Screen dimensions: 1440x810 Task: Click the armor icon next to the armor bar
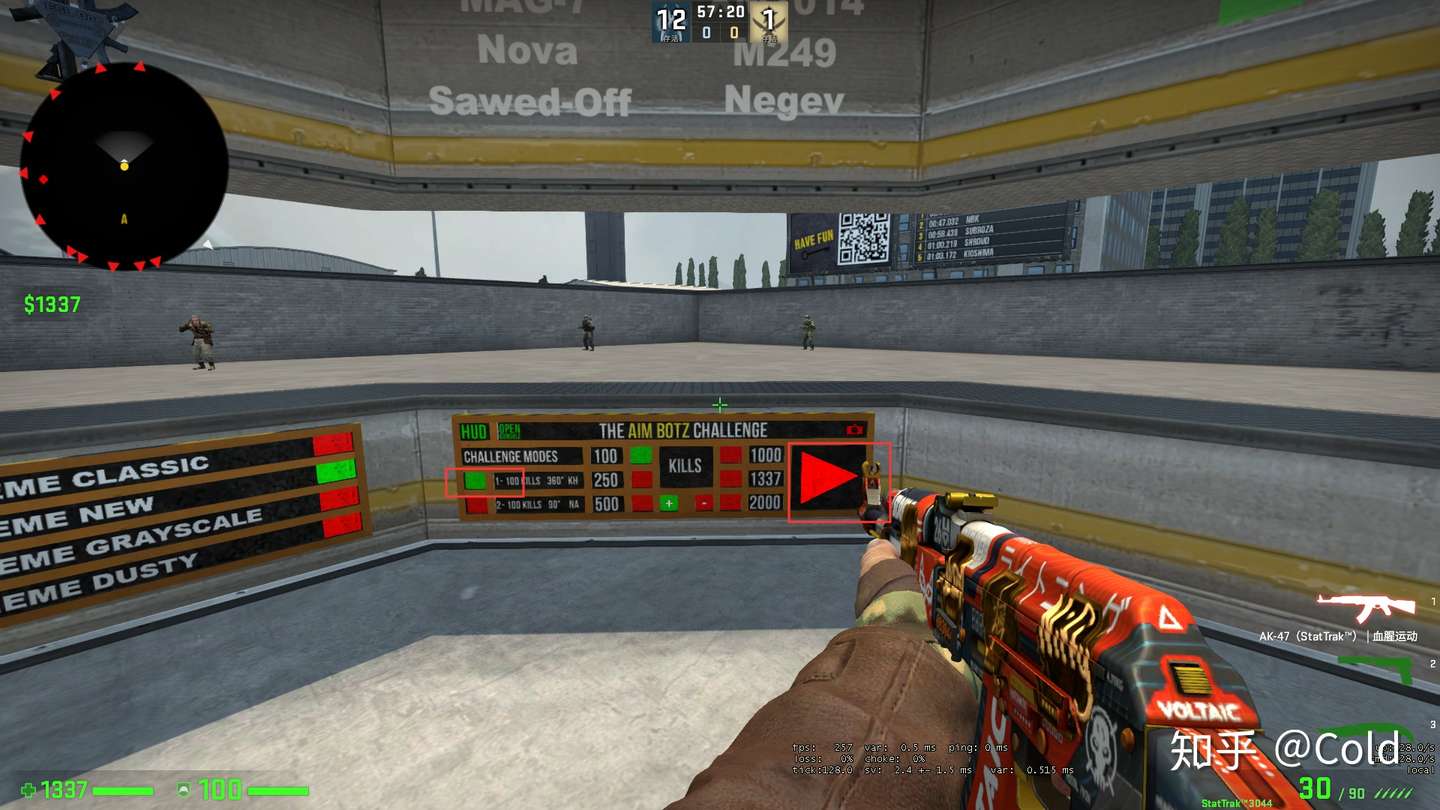coord(183,790)
